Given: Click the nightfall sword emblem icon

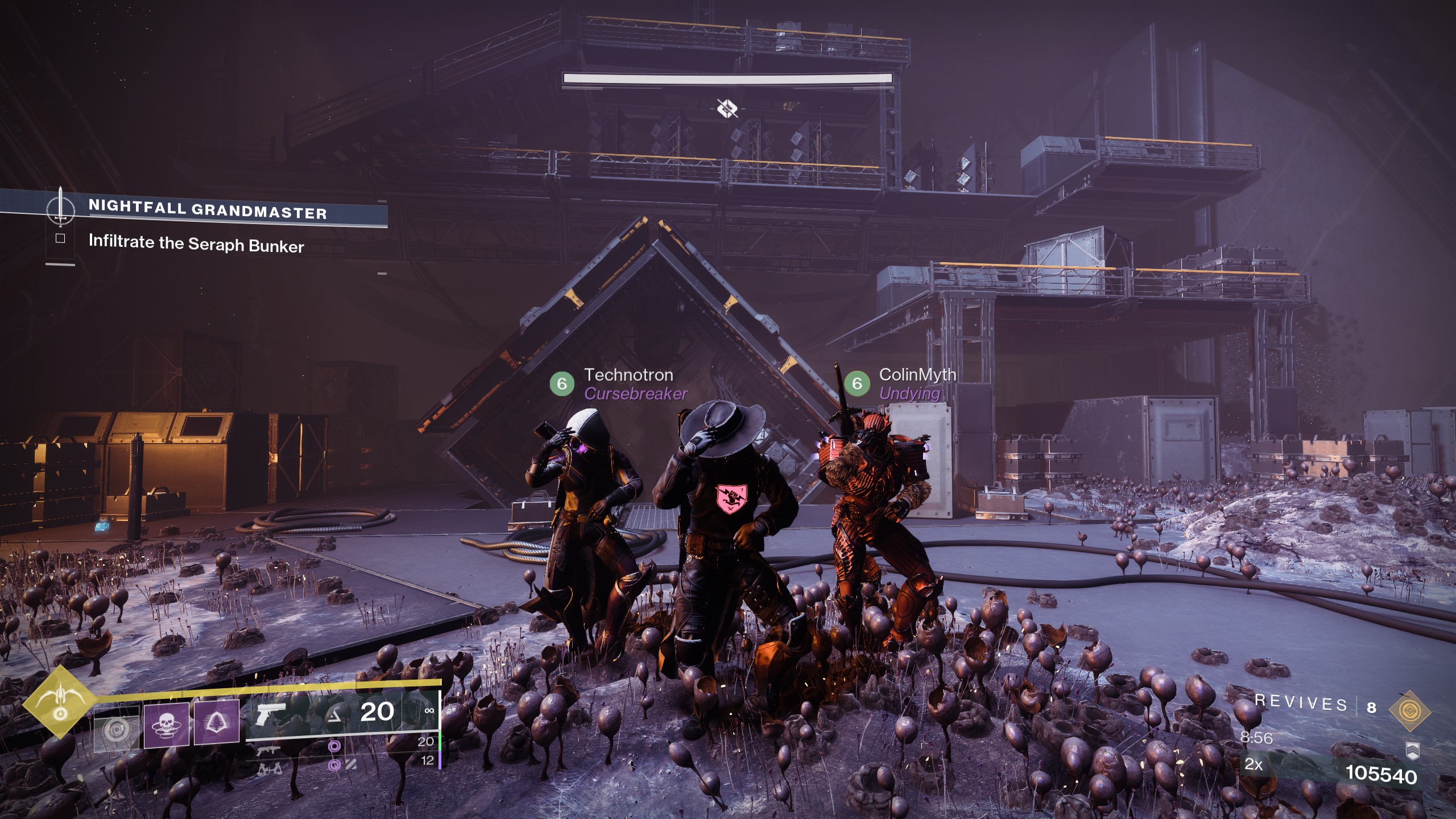Looking at the screenshot, I should pyautogui.click(x=60, y=207).
